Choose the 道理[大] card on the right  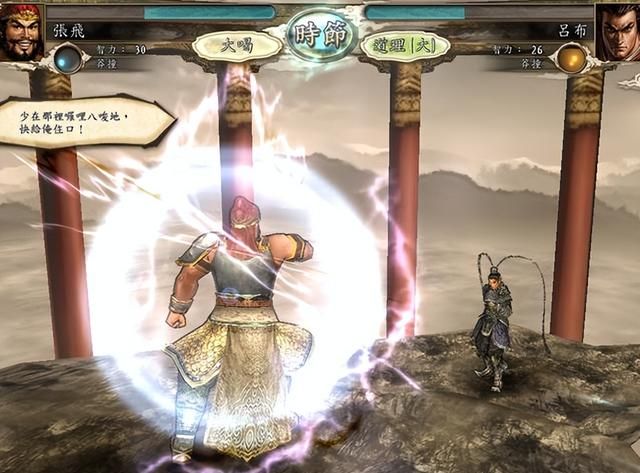click(404, 45)
